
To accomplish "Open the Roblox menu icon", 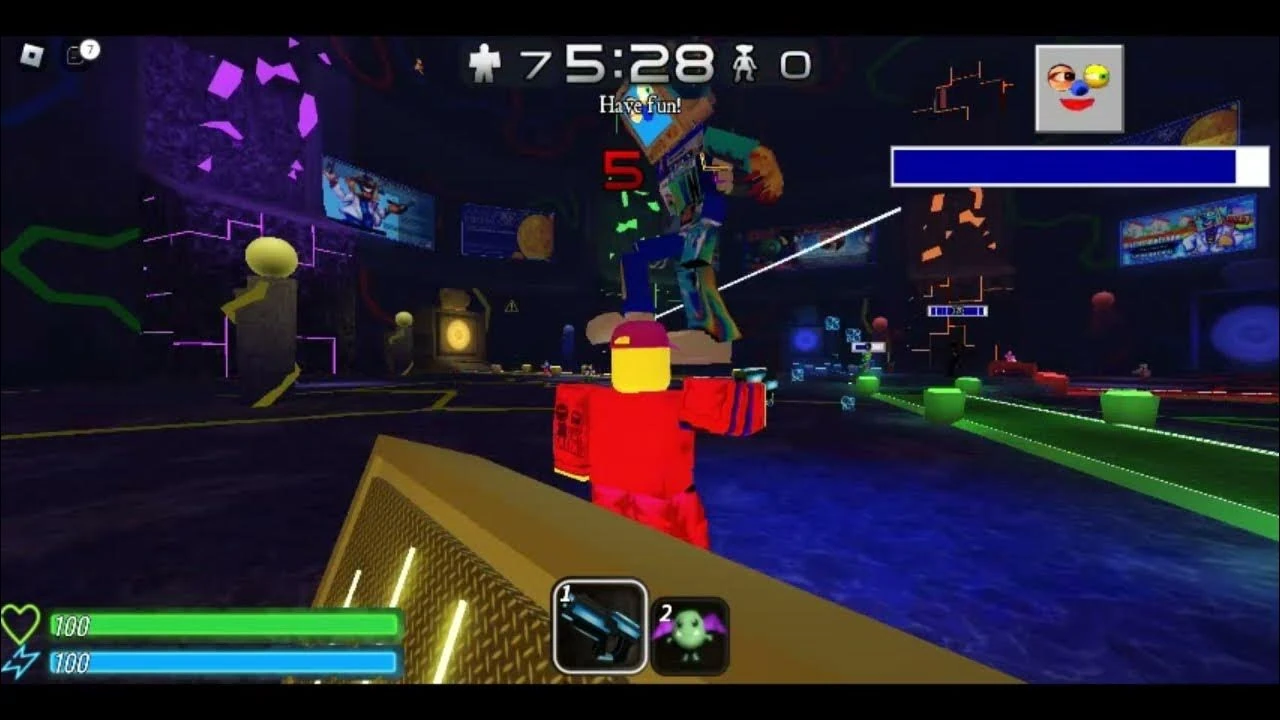I will [31, 55].
